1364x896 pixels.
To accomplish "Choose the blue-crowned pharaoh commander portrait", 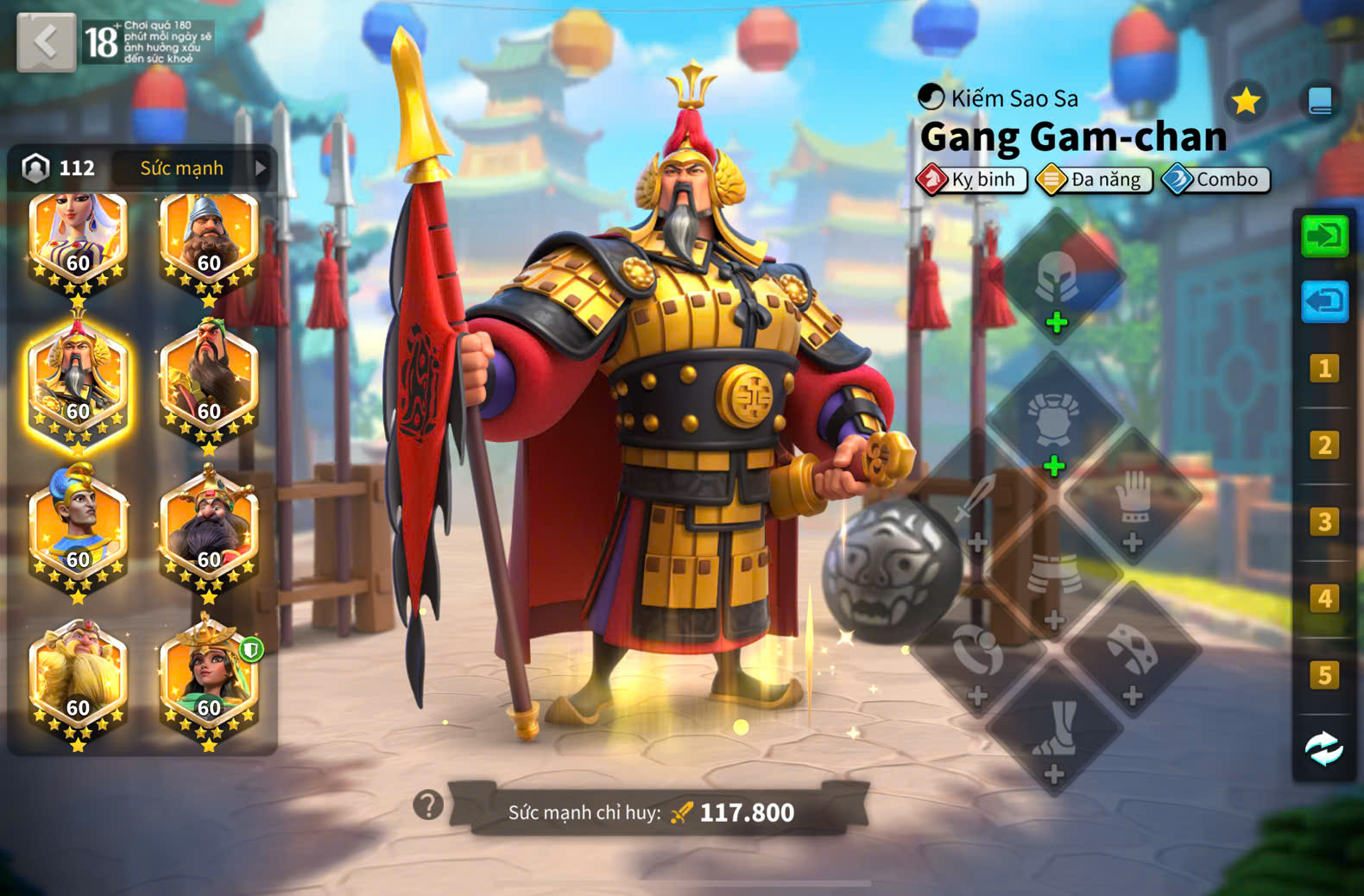I will click(79, 528).
